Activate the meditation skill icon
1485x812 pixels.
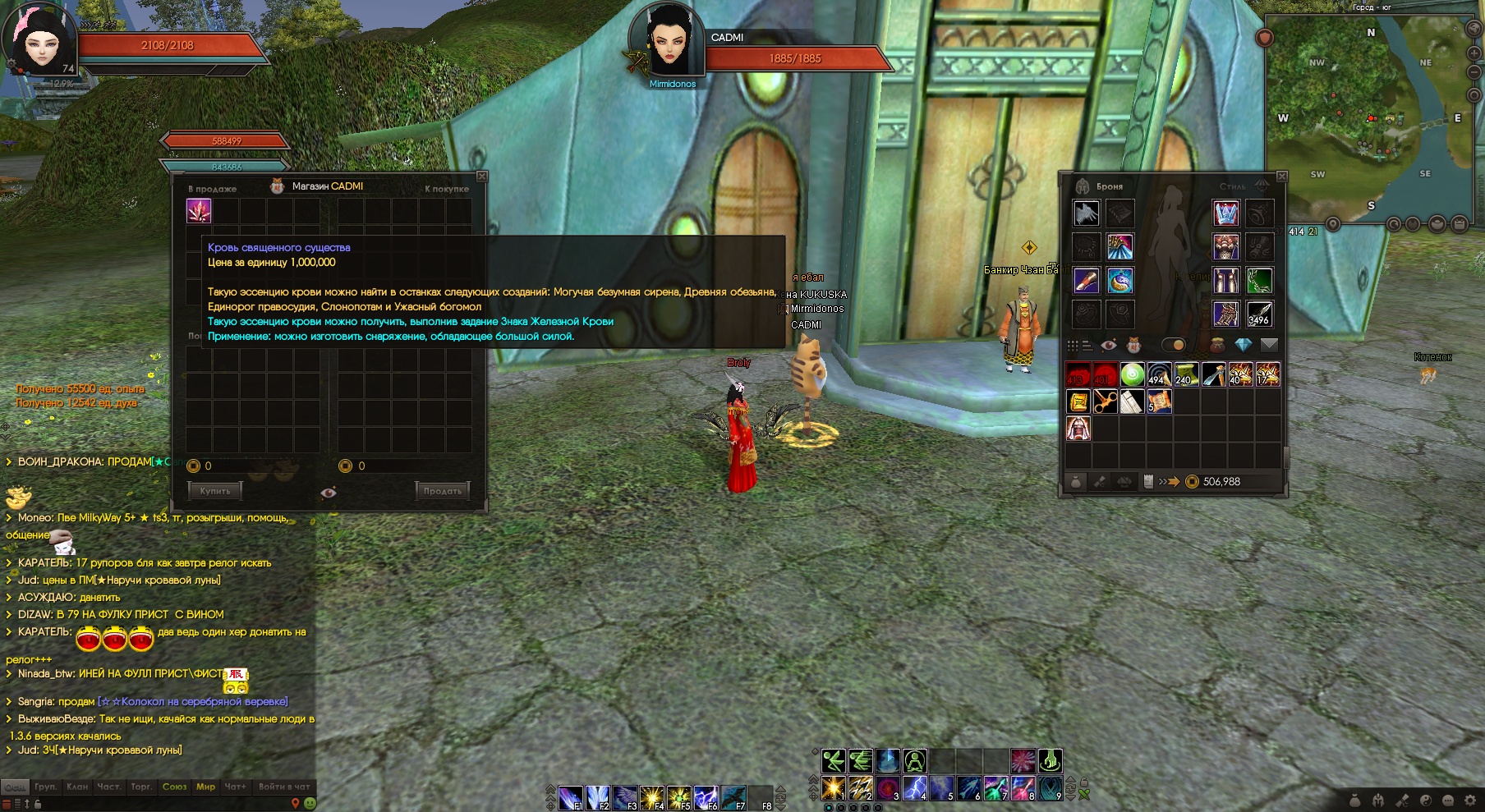click(x=914, y=761)
